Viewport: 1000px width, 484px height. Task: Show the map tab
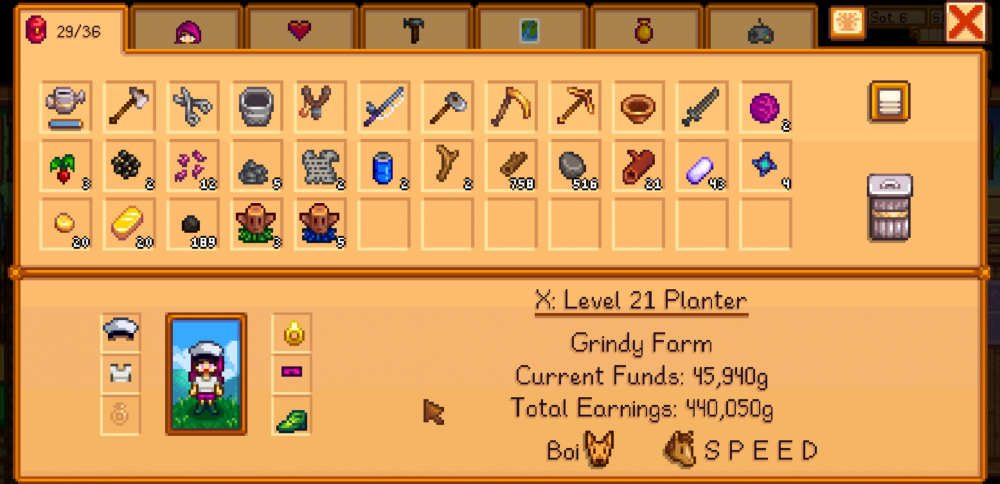pyautogui.click(x=529, y=31)
